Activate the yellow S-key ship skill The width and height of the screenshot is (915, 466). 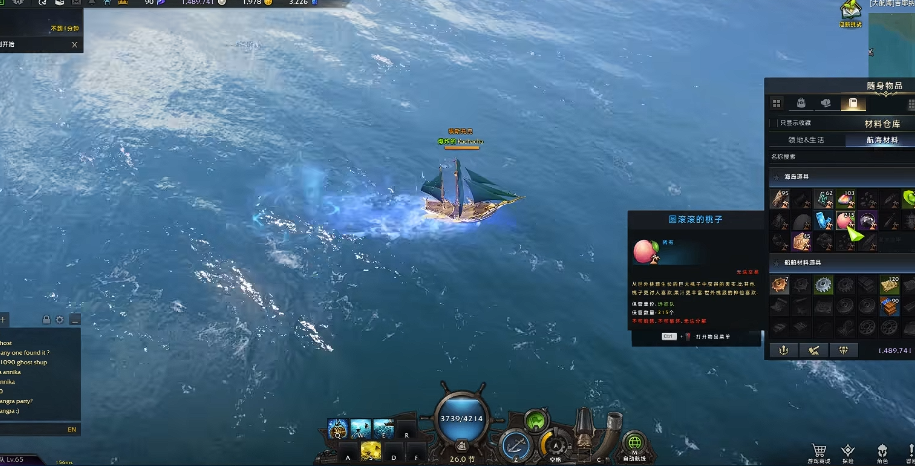click(x=369, y=452)
